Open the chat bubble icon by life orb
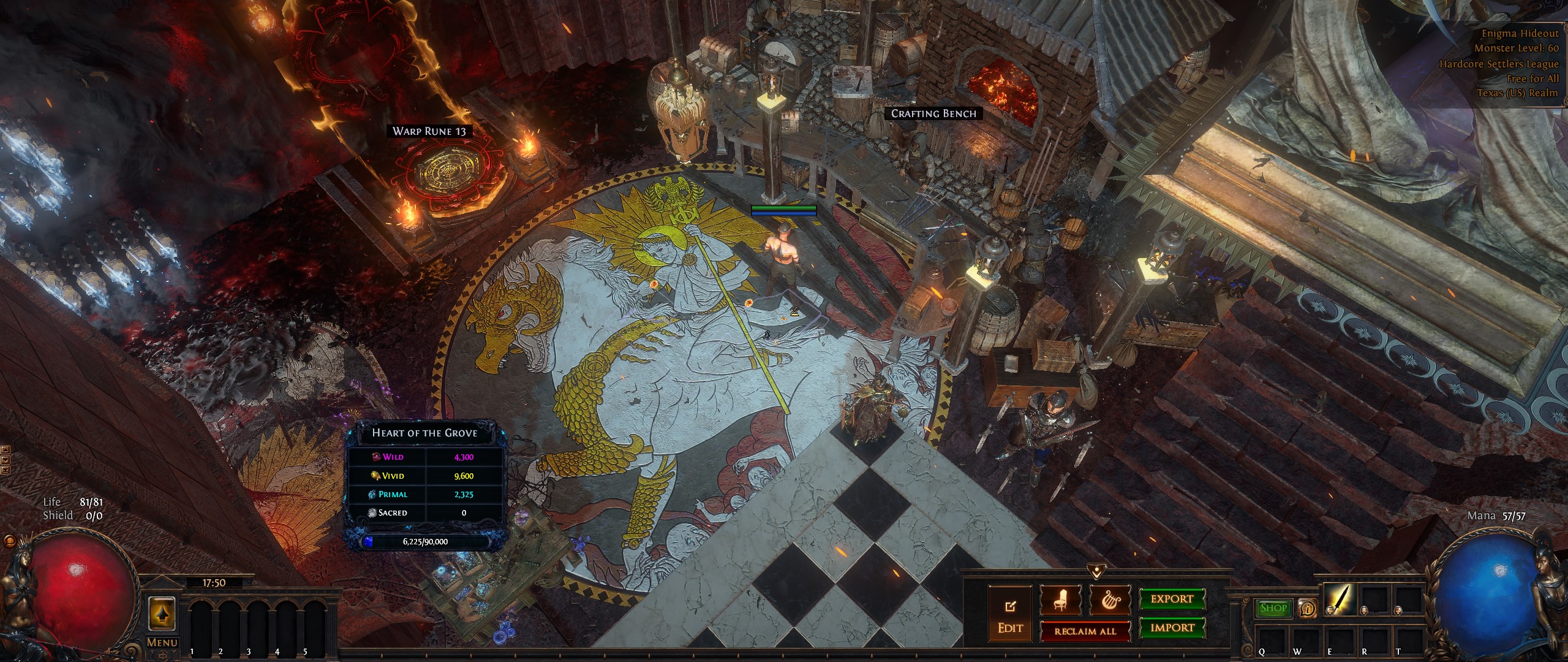 [9, 542]
